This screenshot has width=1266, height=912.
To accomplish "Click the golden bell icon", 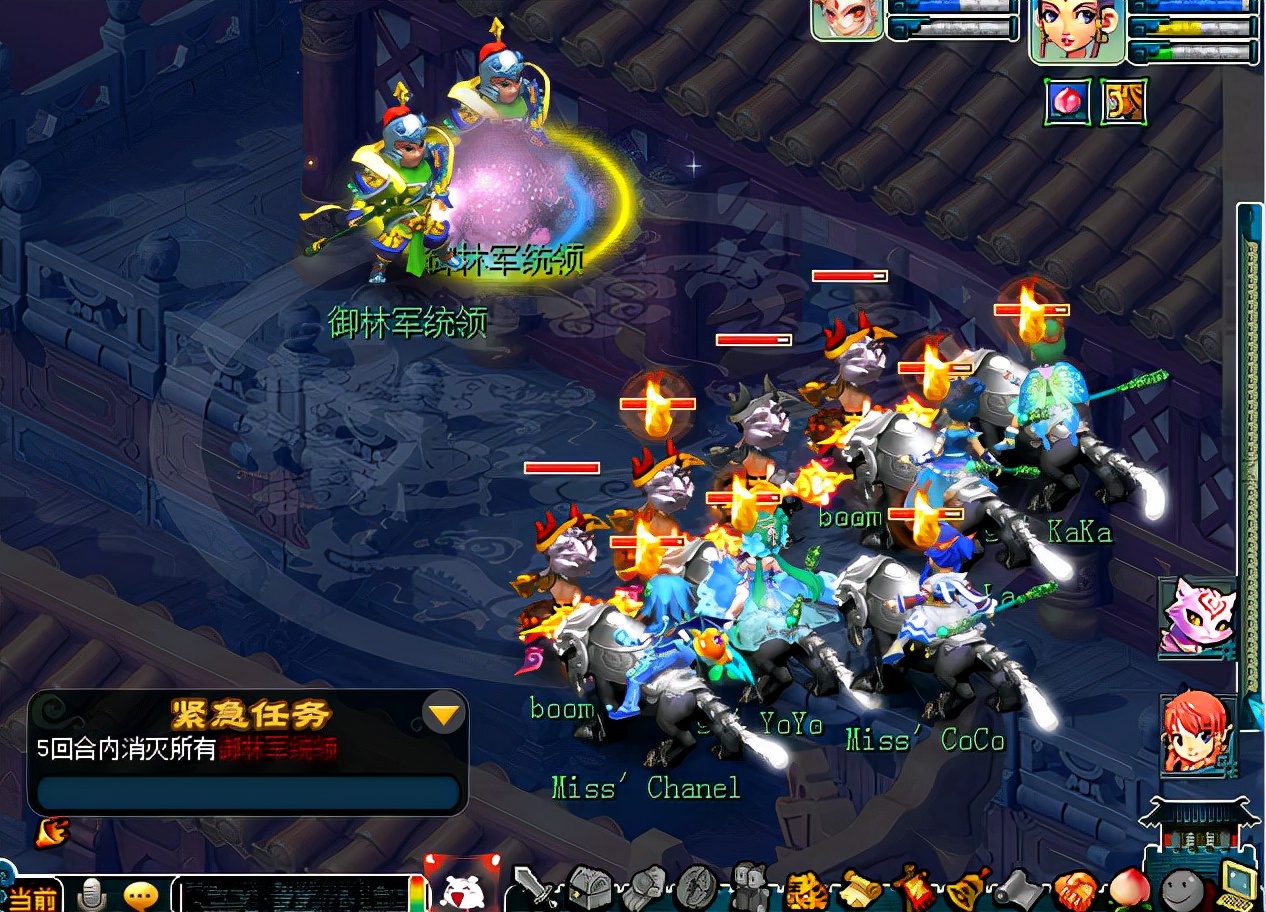I will pos(966,887).
